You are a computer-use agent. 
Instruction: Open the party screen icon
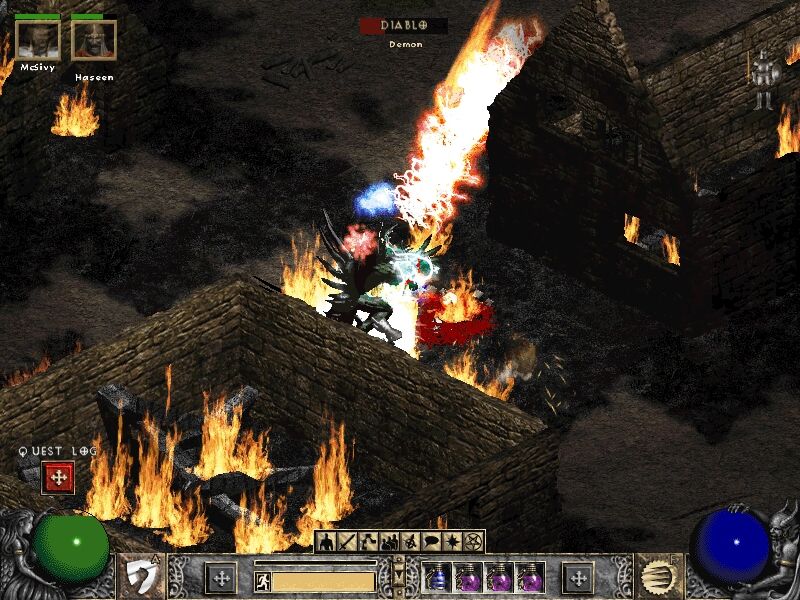point(390,542)
